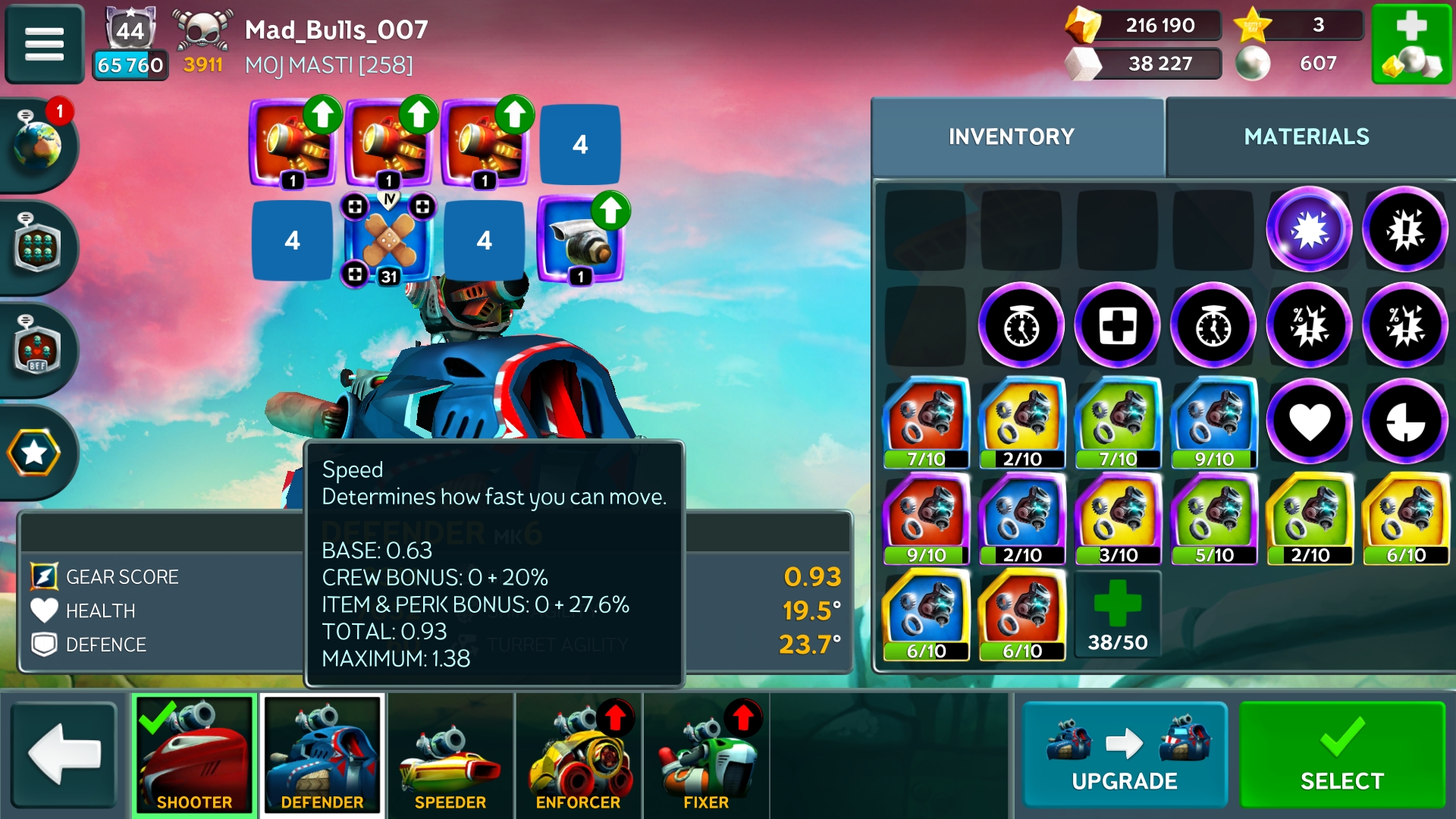
Task: Expand inventory with the 38/50 plus slot
Action: coord(1118,616)
